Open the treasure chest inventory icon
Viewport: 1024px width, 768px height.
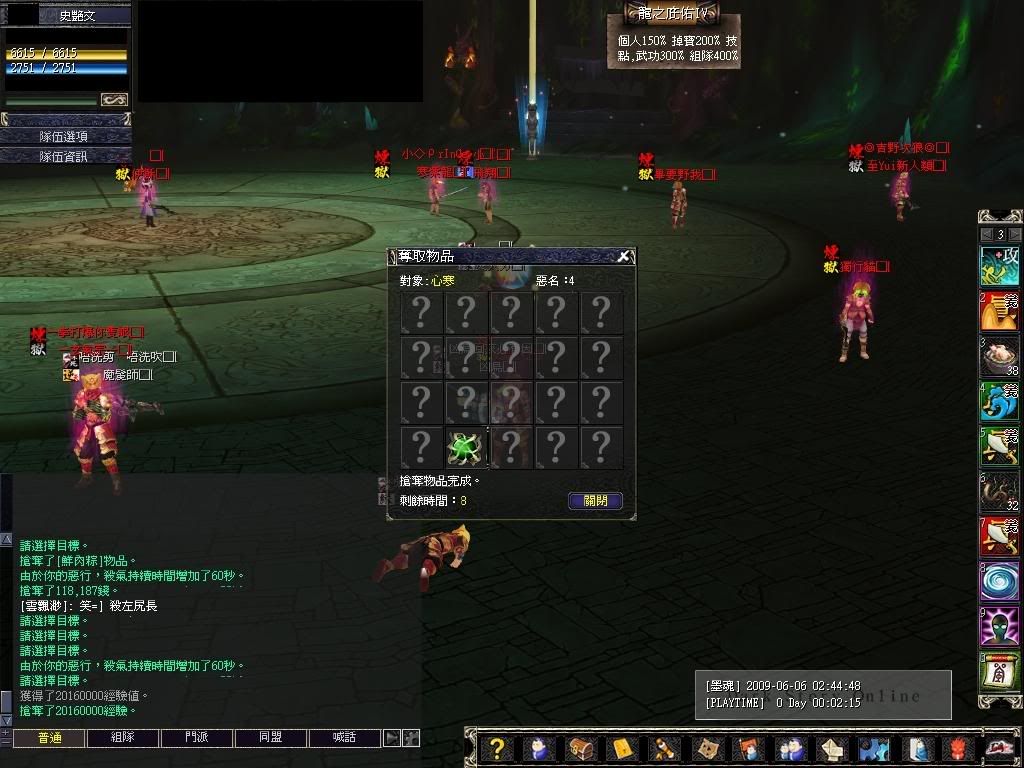580,748
